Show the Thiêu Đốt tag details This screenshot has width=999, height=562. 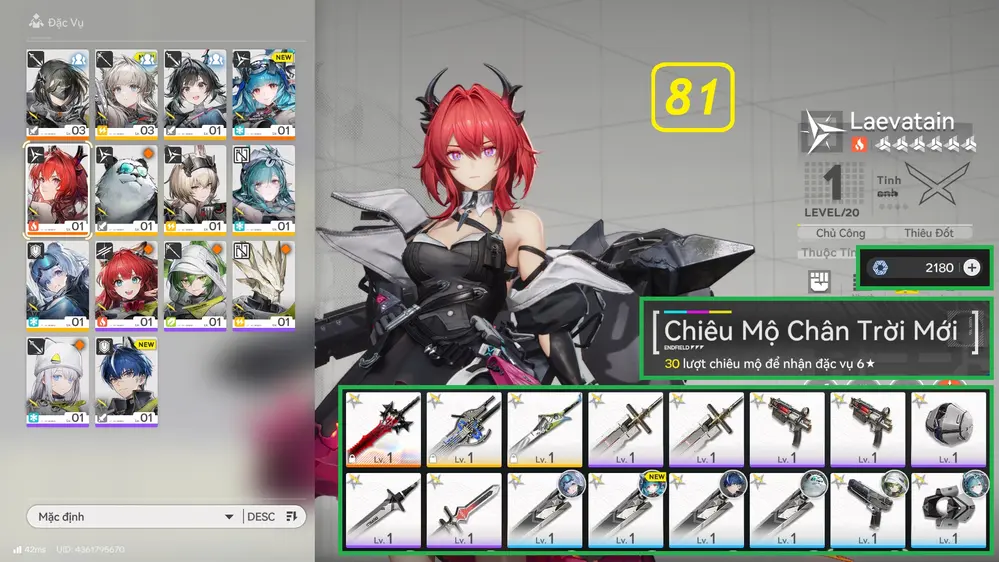pos(929,233)
